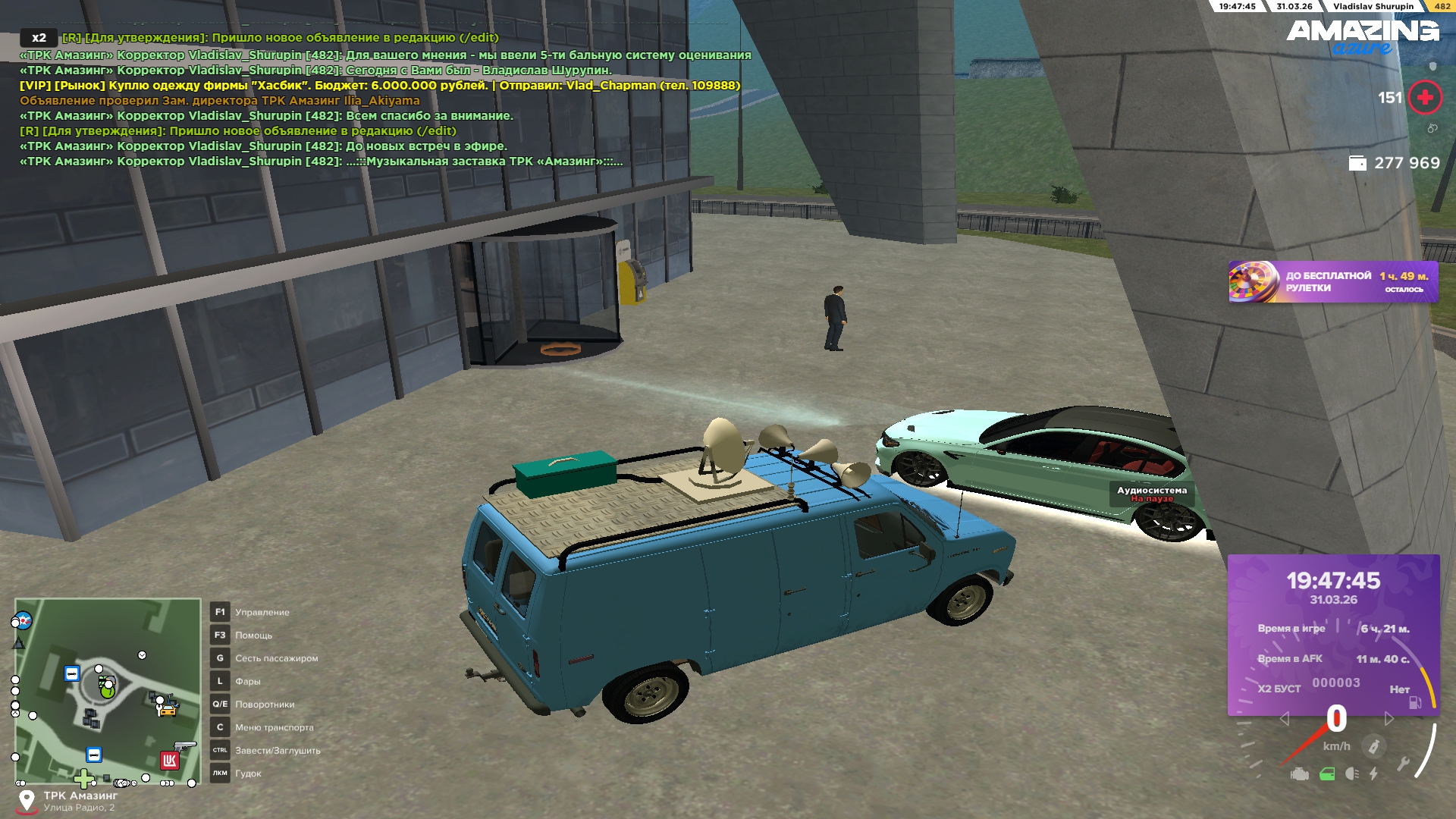Click the spray bottle icon by speedometer
Image resolution: width=1456 pixels, height=819 pixels.
click(x=1373, y=747)
